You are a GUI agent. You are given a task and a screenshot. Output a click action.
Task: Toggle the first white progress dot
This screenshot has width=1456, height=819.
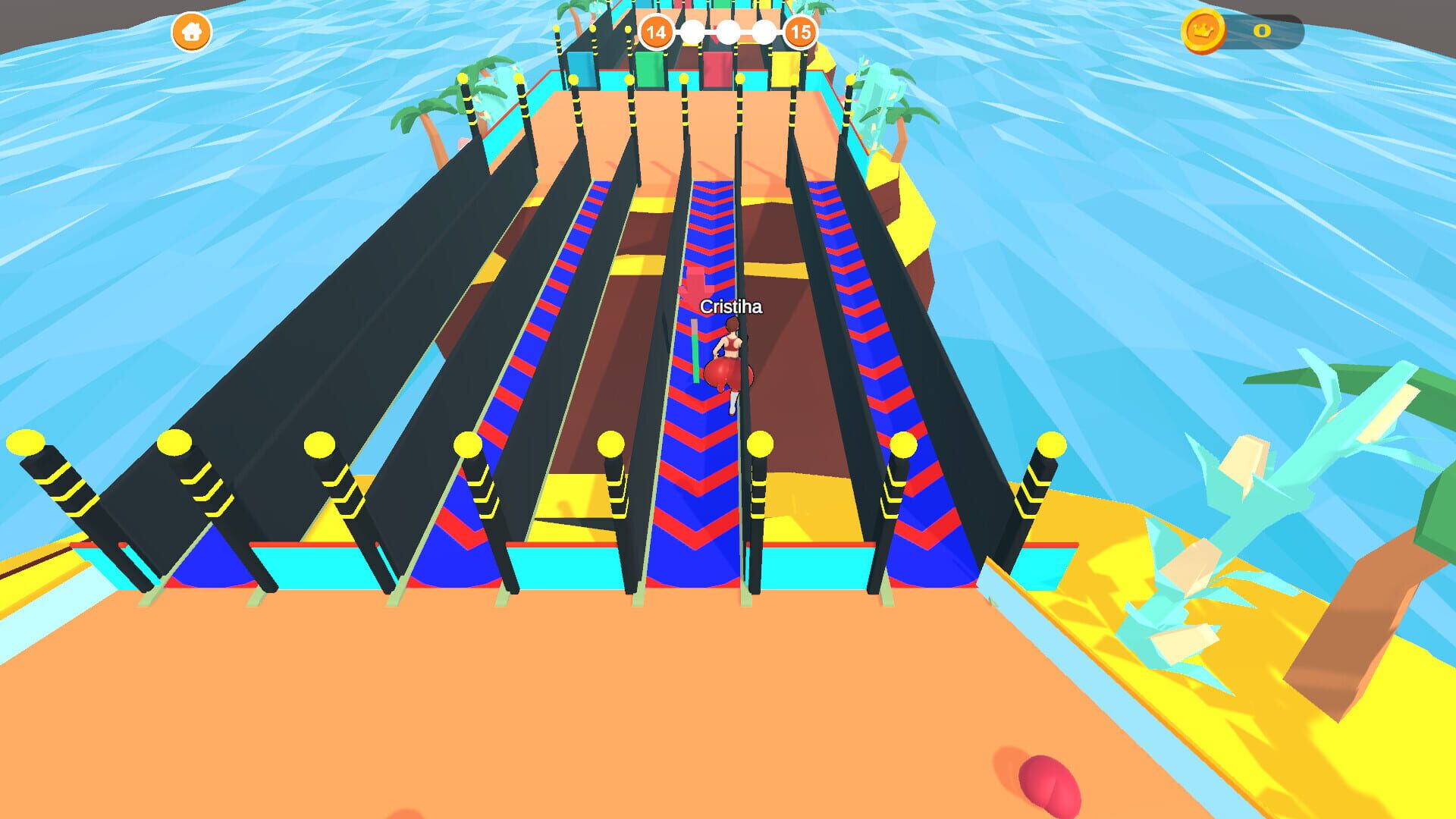(x=692, y=31)
